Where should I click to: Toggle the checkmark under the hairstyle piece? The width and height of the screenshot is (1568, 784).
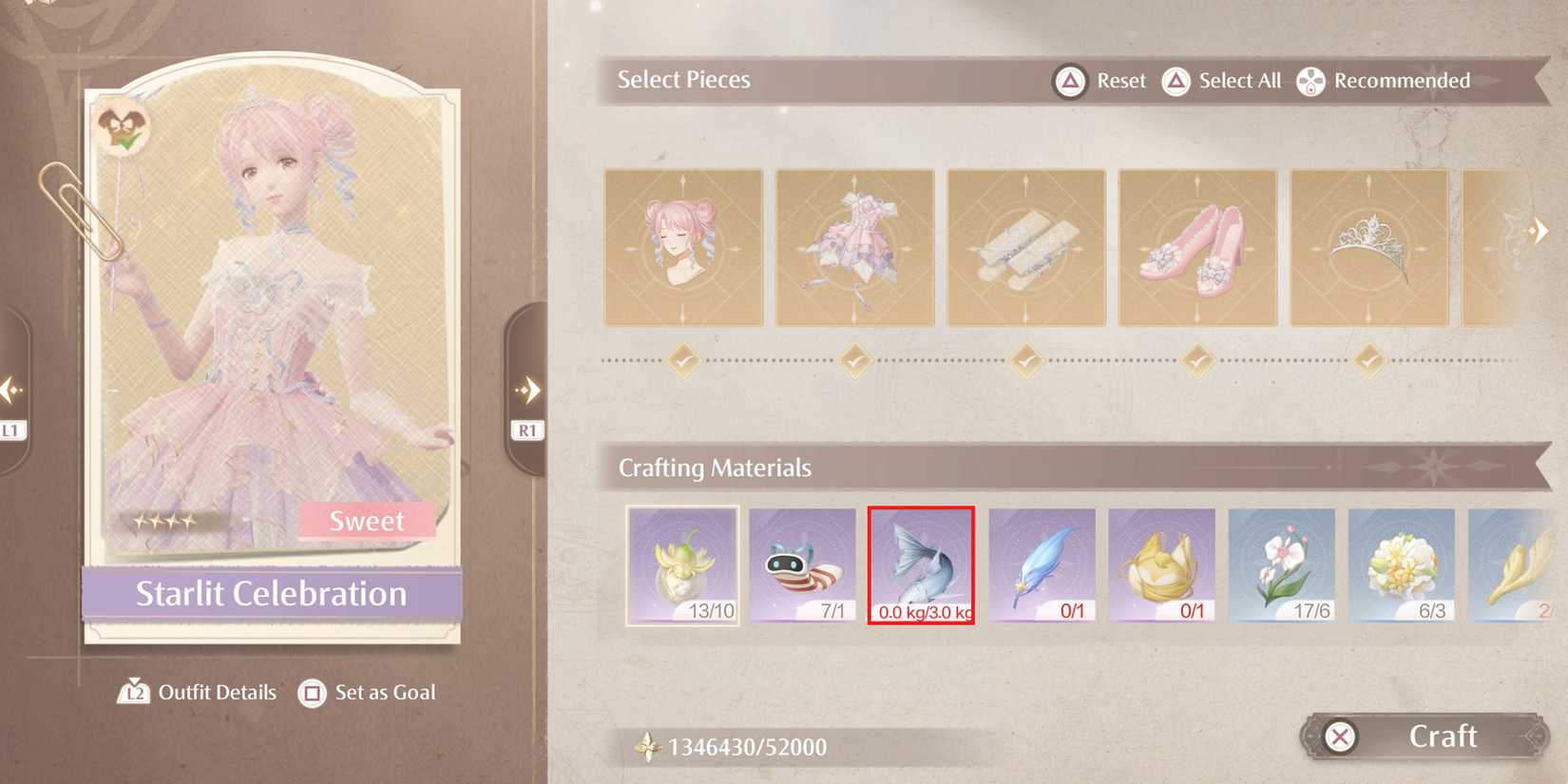pos(683,361)
